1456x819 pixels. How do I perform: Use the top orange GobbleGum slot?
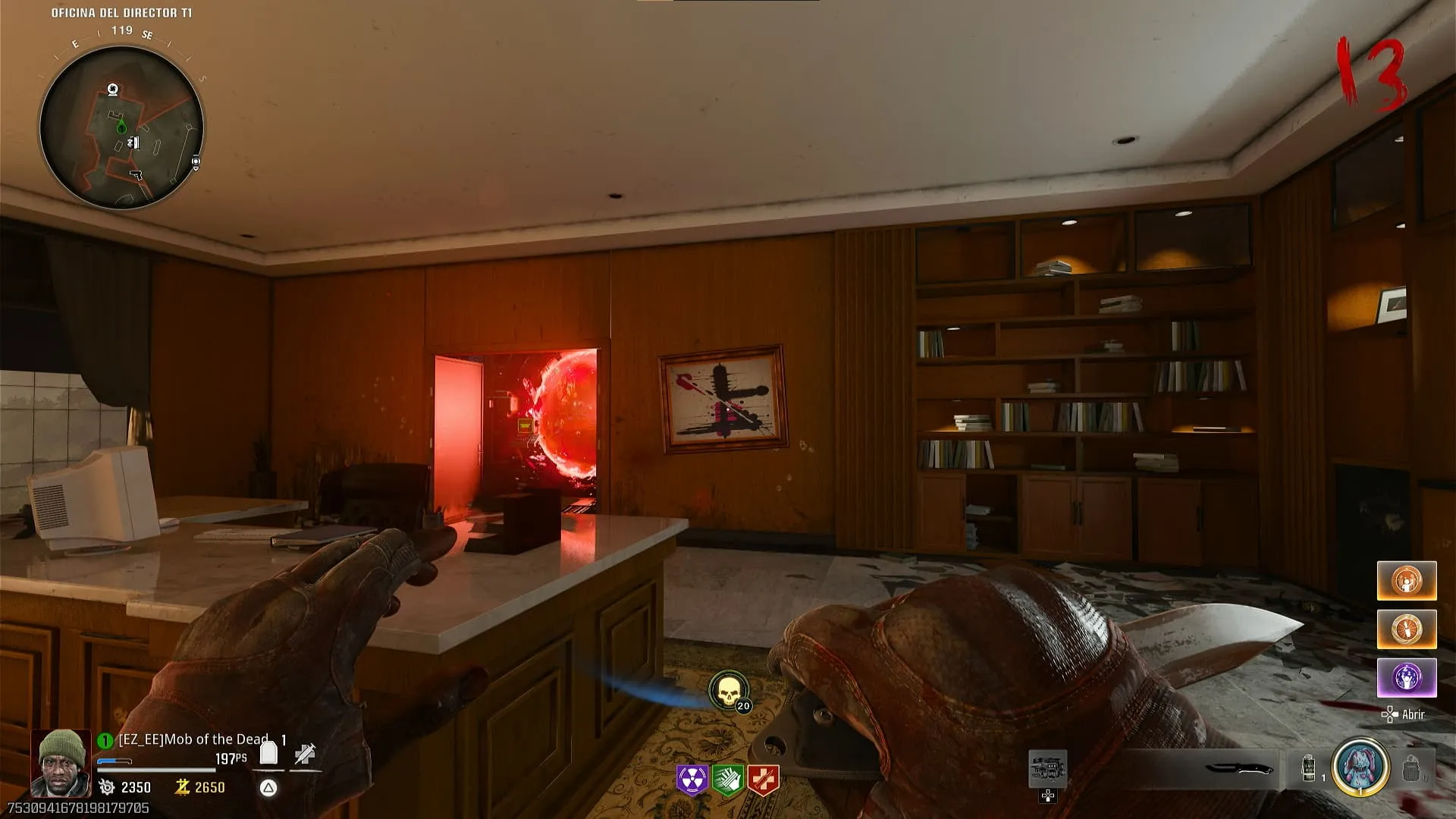(x=1407, y=581)
